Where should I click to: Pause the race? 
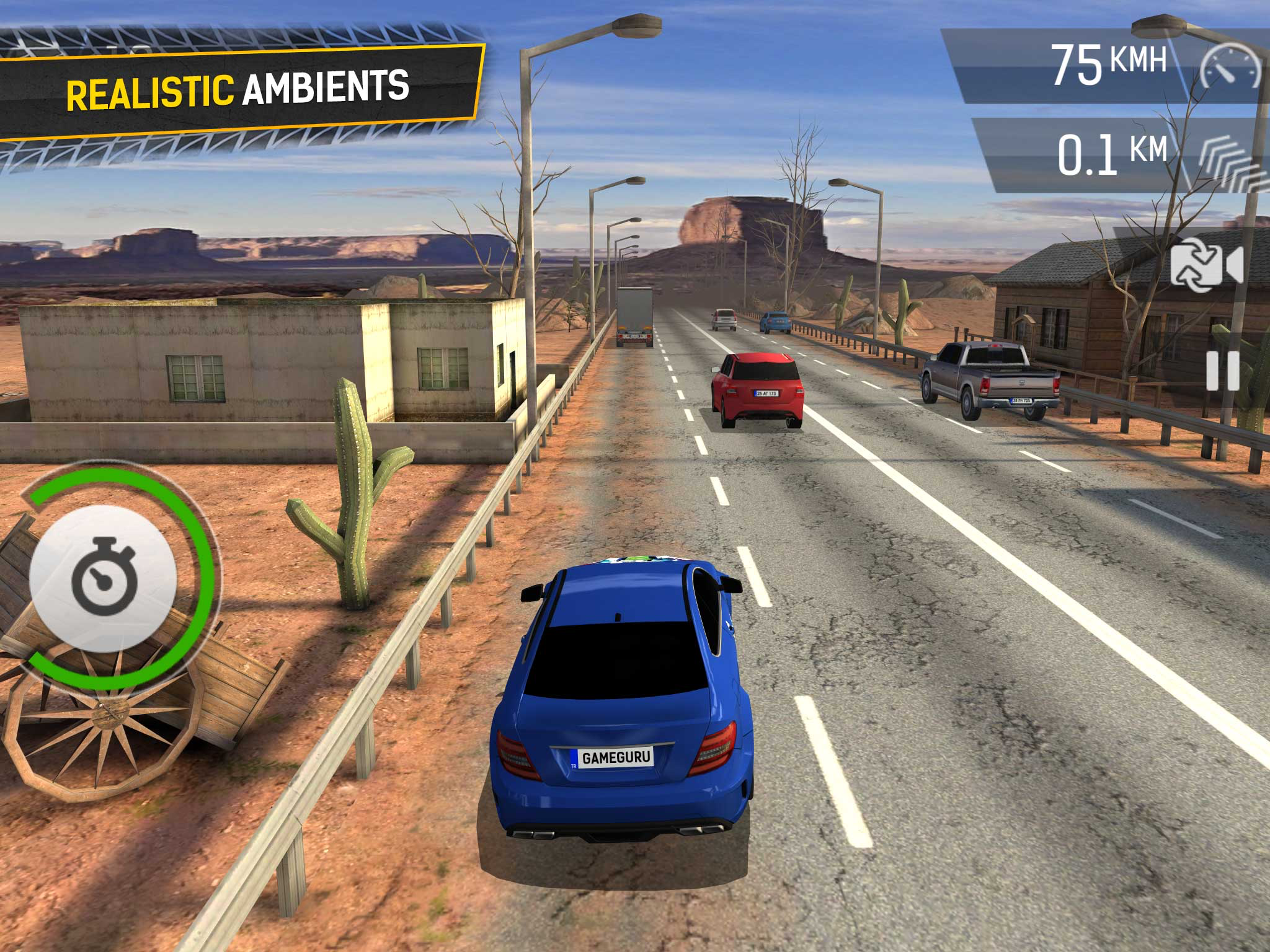click(x=1222, y=371)
